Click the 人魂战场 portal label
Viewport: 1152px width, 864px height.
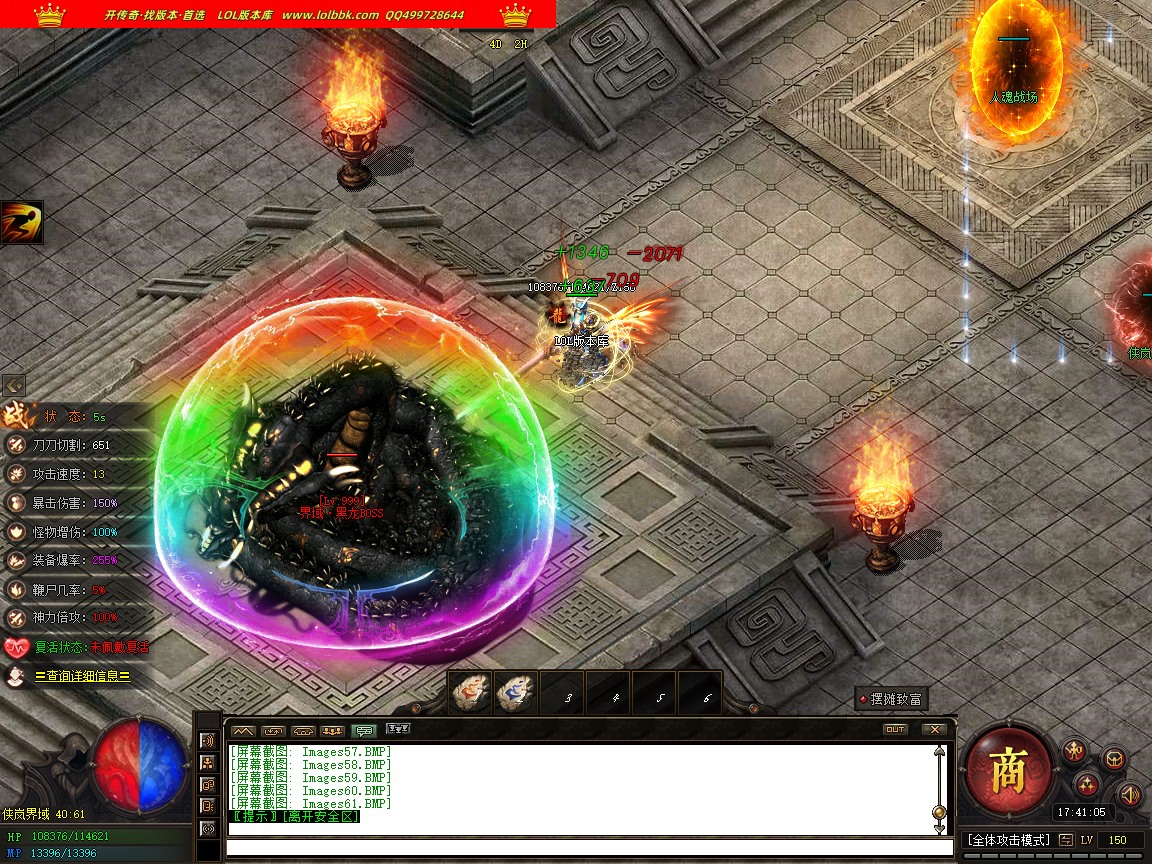point(1013,97)
